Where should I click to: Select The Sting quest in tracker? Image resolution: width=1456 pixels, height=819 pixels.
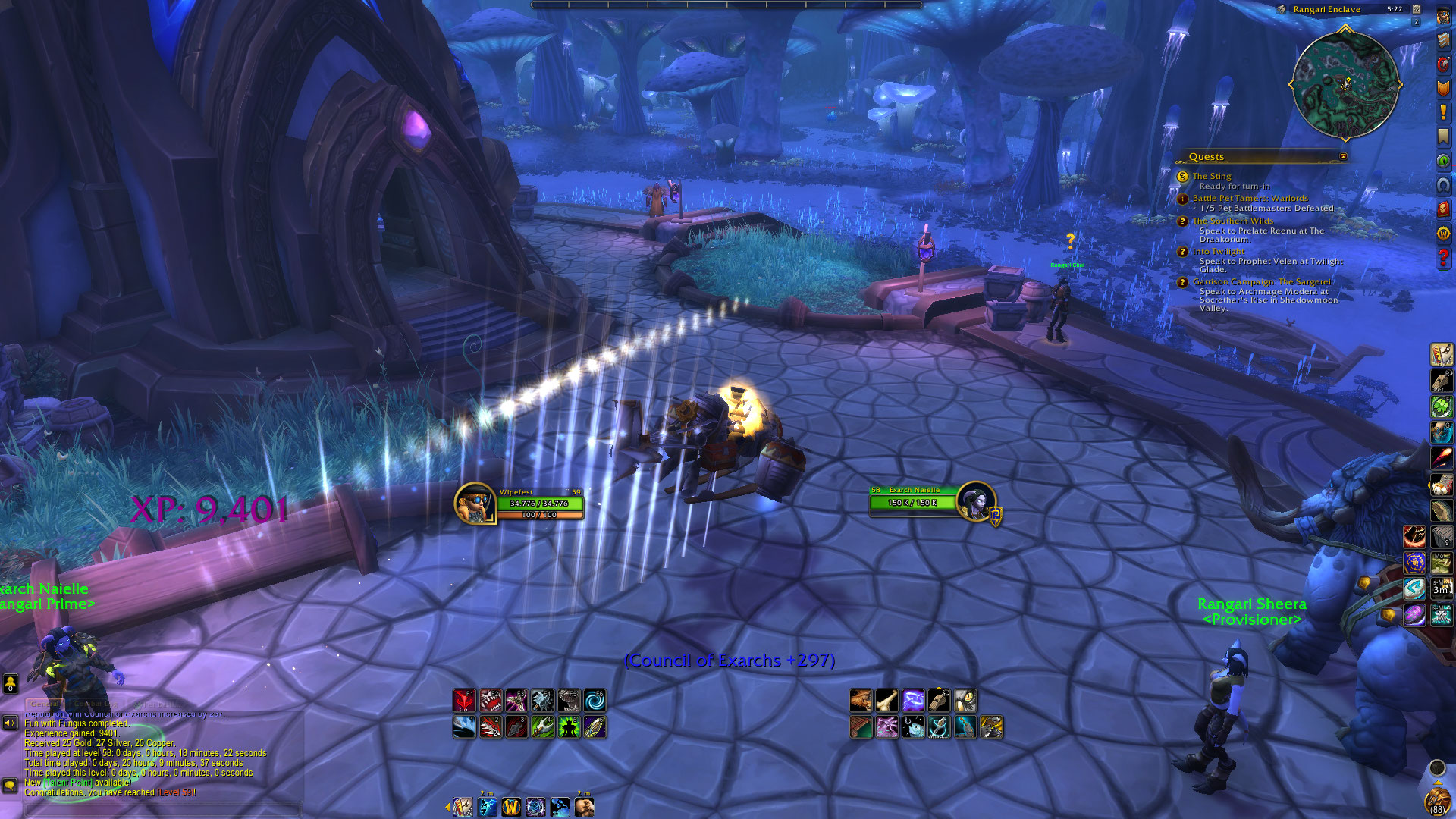click(x=1211, y=176)
